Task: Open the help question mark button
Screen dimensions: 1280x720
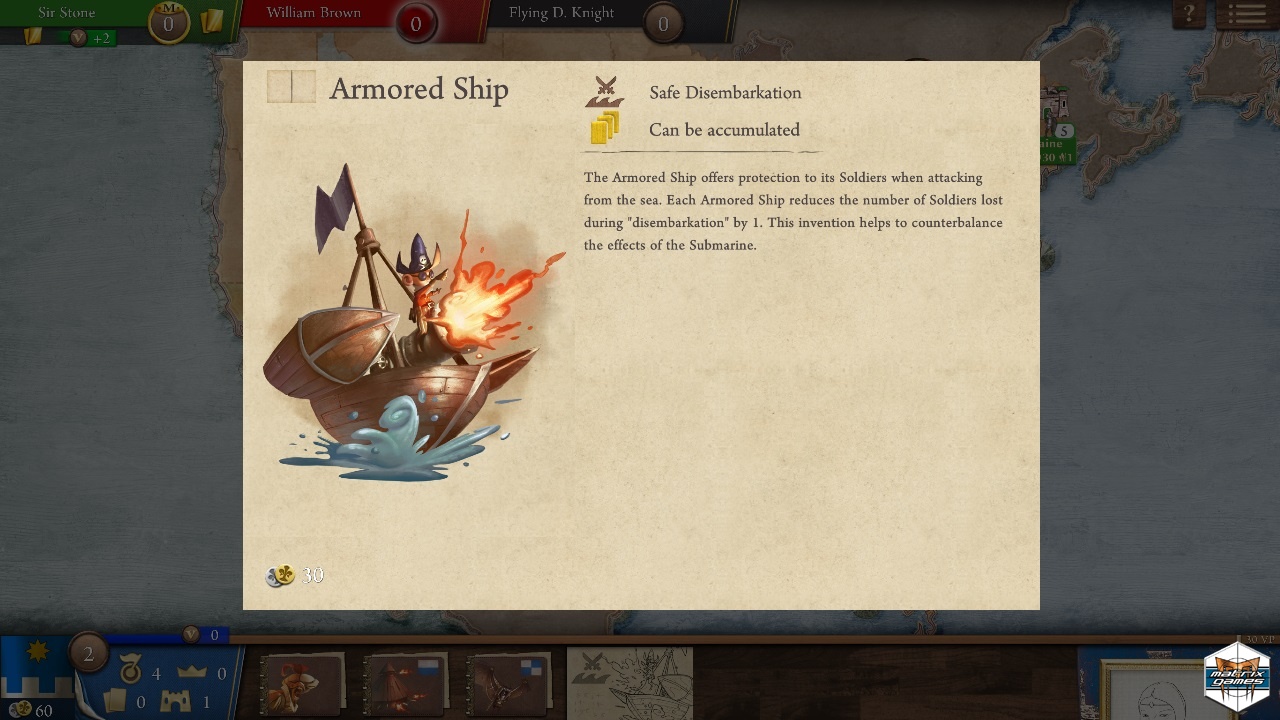Action: [1189, 14]
